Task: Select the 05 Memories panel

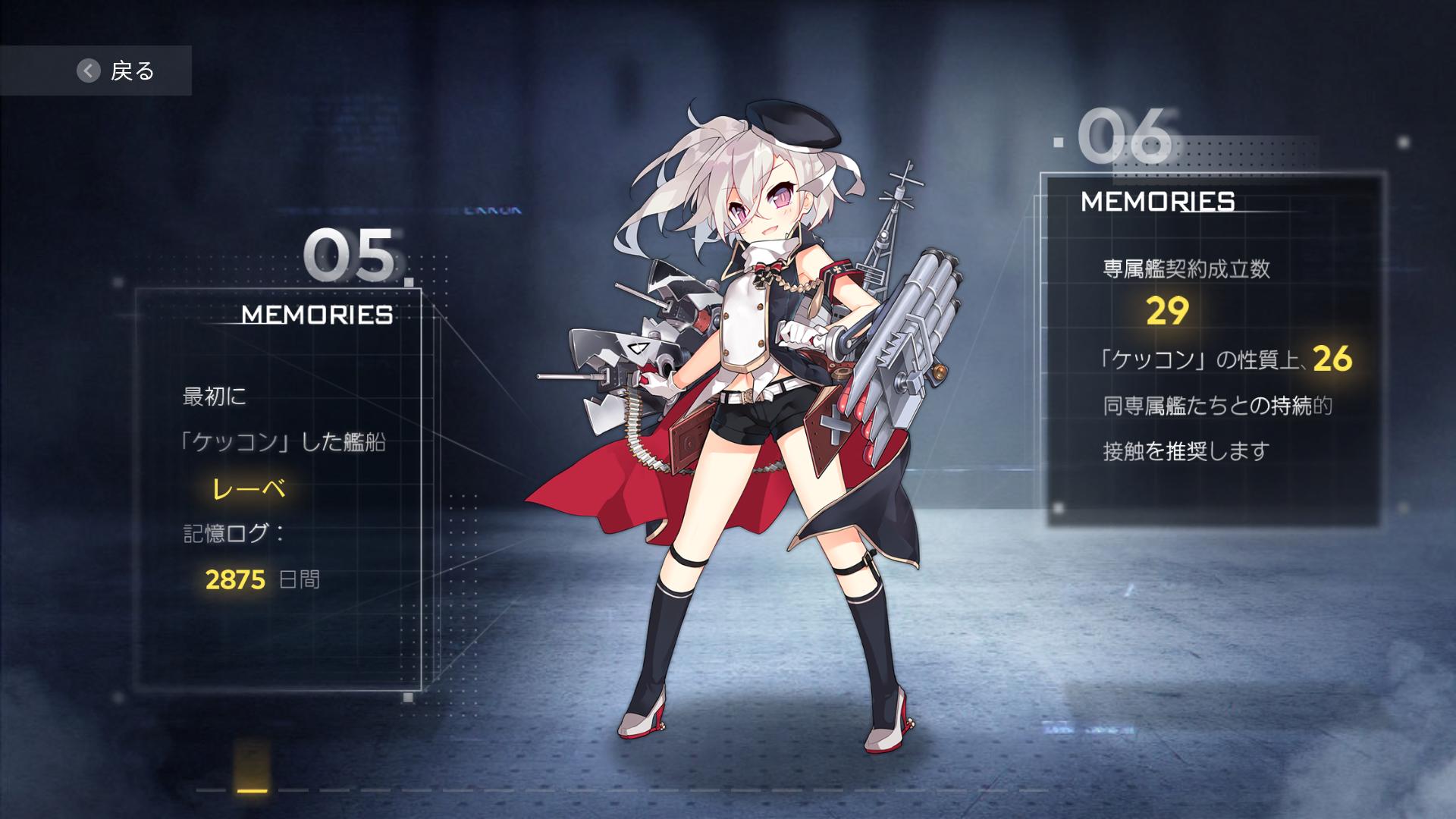Action: [x=278, y=488]
